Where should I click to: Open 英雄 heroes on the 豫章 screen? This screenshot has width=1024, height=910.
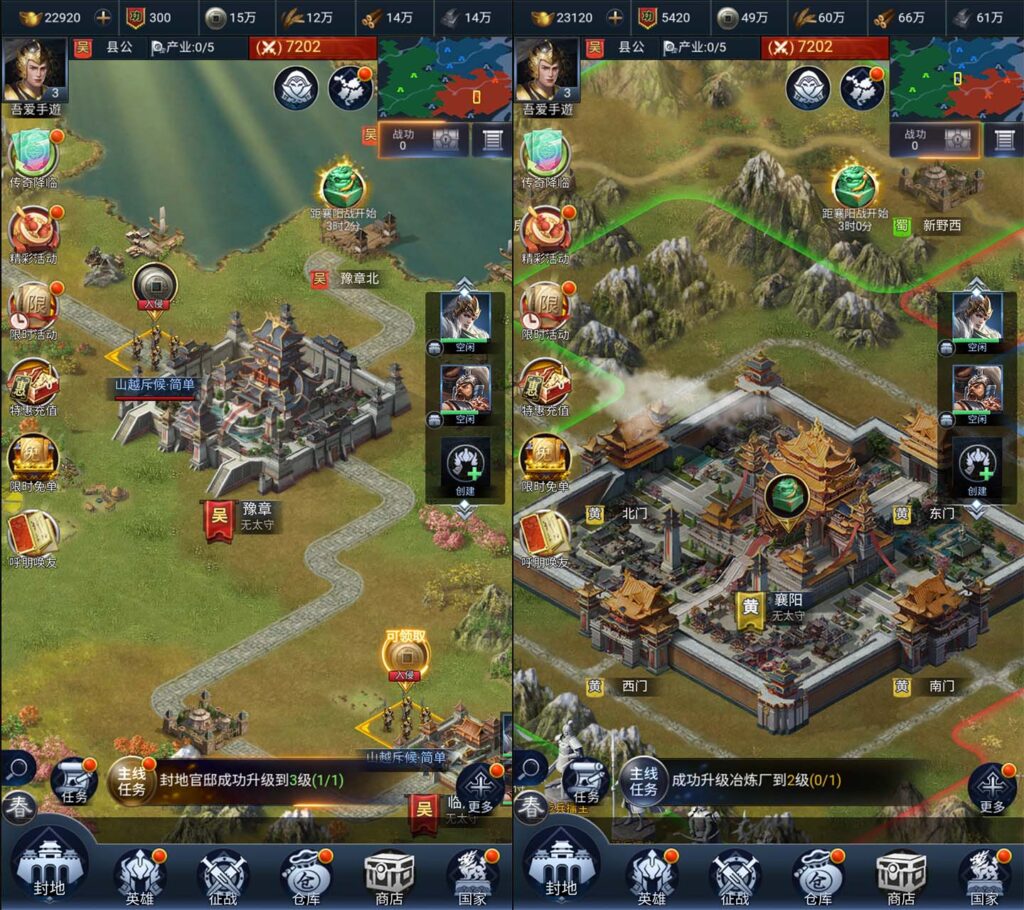point(139,874)
